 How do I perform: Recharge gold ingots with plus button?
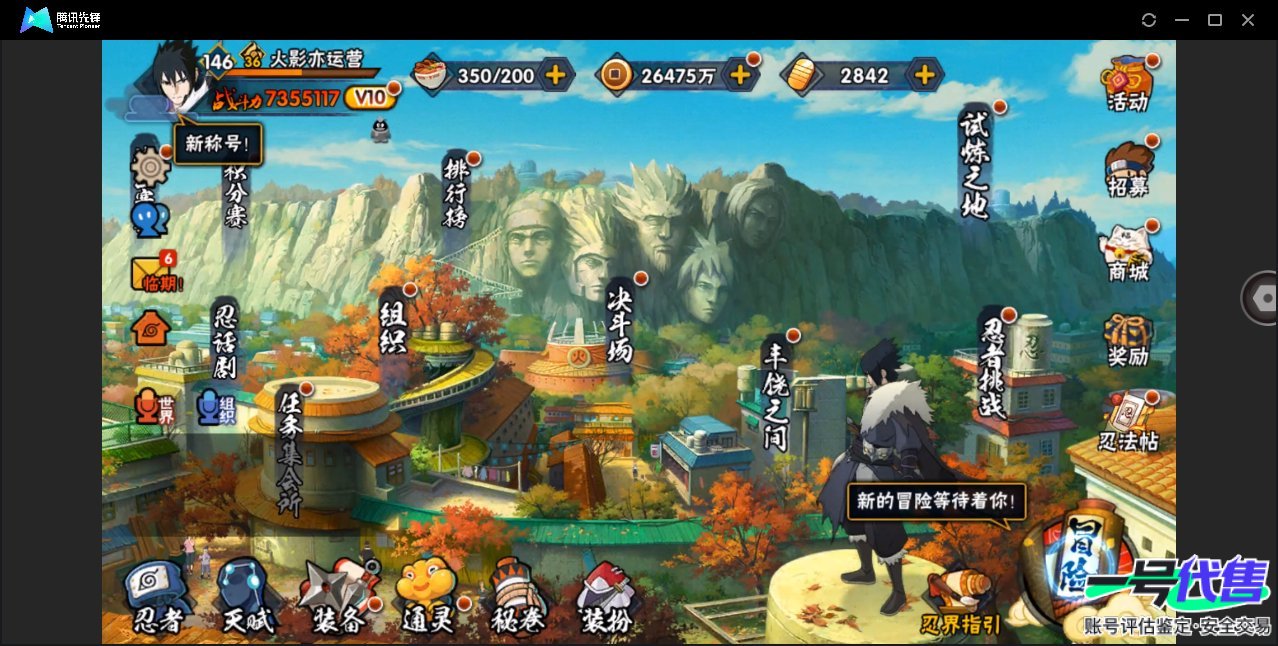[925, 75]
